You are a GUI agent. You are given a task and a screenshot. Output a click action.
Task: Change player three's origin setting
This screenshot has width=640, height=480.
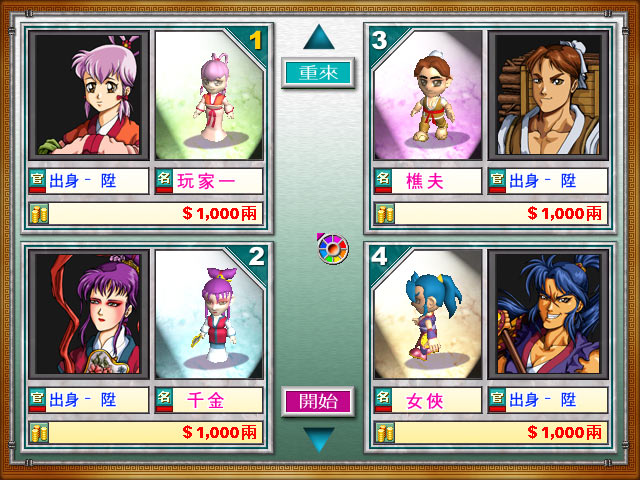[548, 181]
